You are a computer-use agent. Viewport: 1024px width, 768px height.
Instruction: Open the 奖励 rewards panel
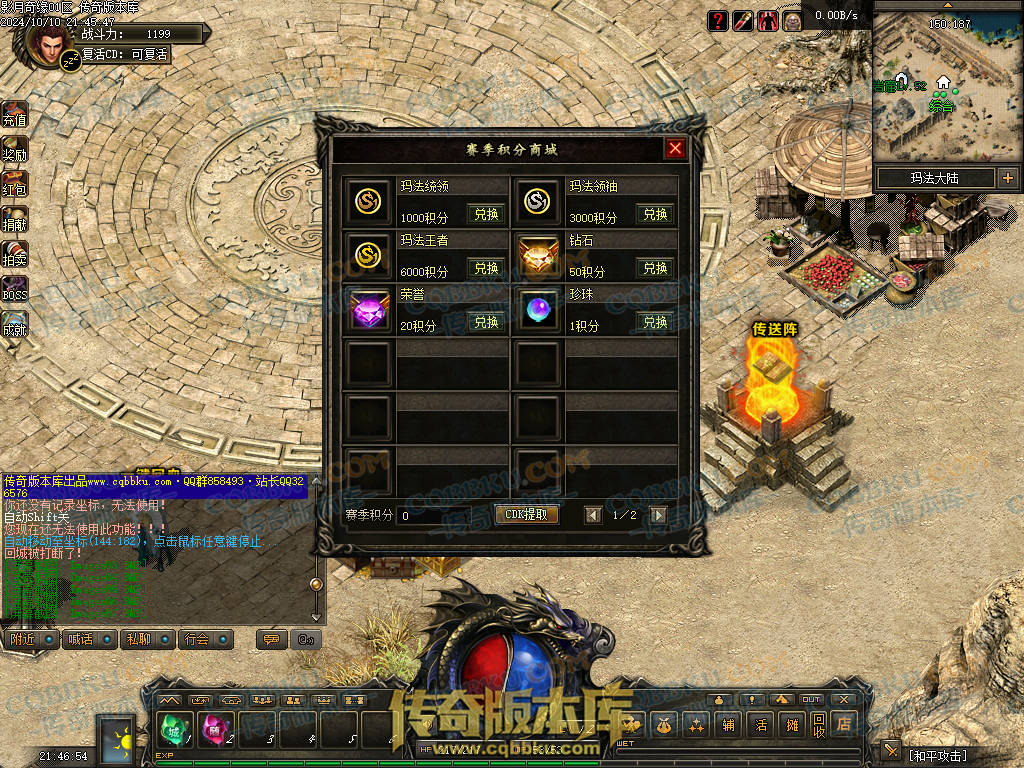(14, 149)
